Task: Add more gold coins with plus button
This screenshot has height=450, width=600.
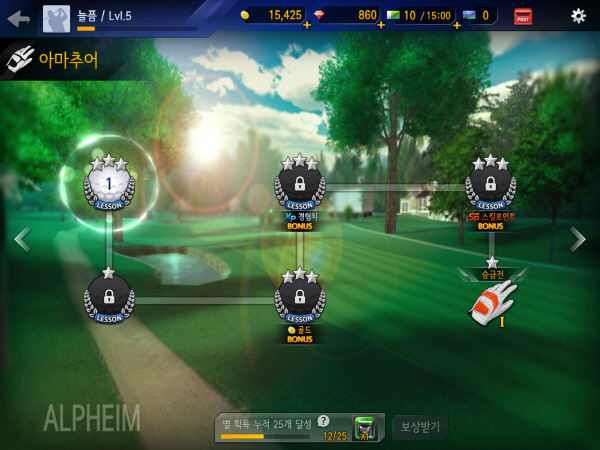Action: (306, 25)
